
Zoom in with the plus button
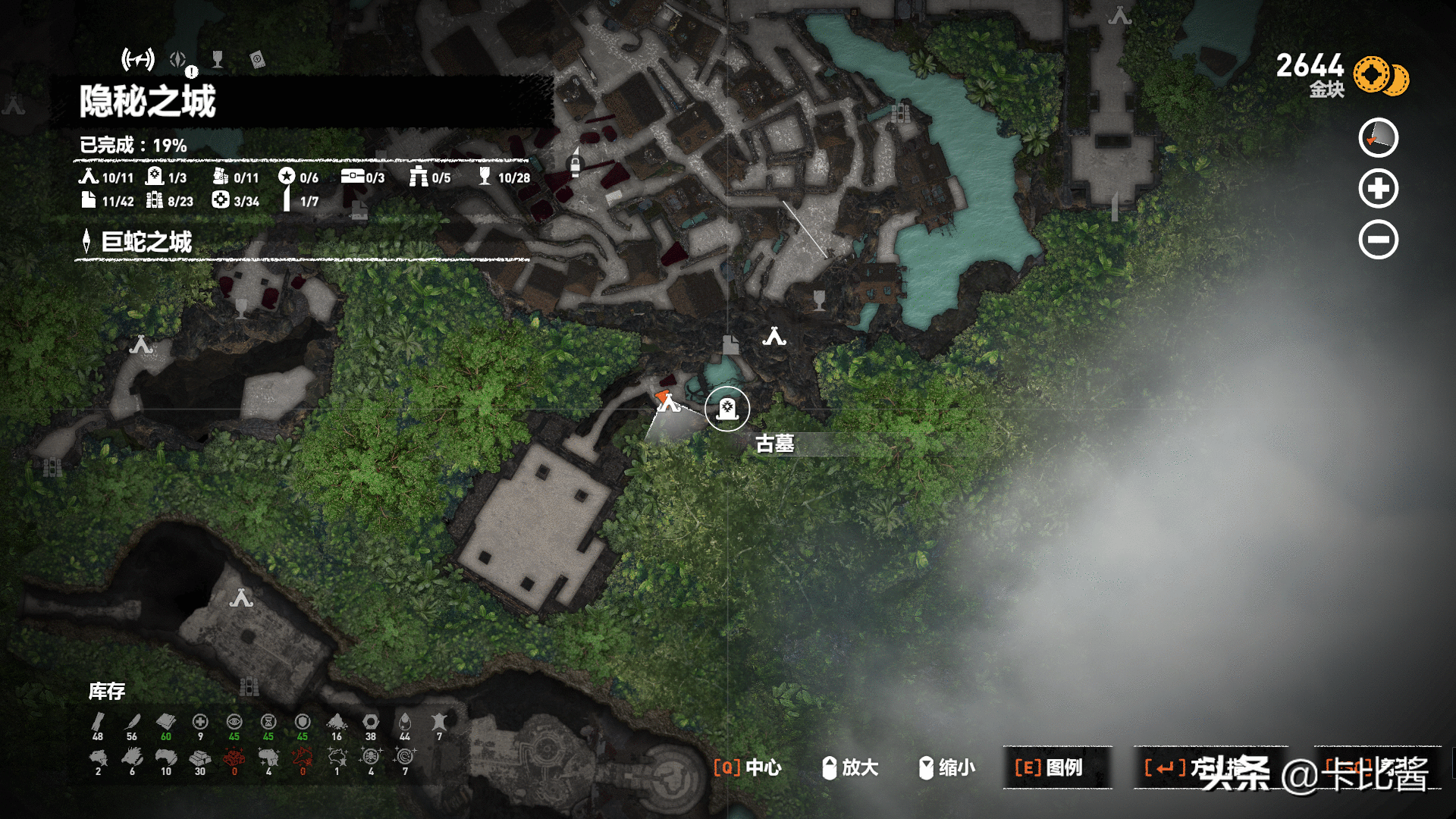click(x=1378, y=188)
